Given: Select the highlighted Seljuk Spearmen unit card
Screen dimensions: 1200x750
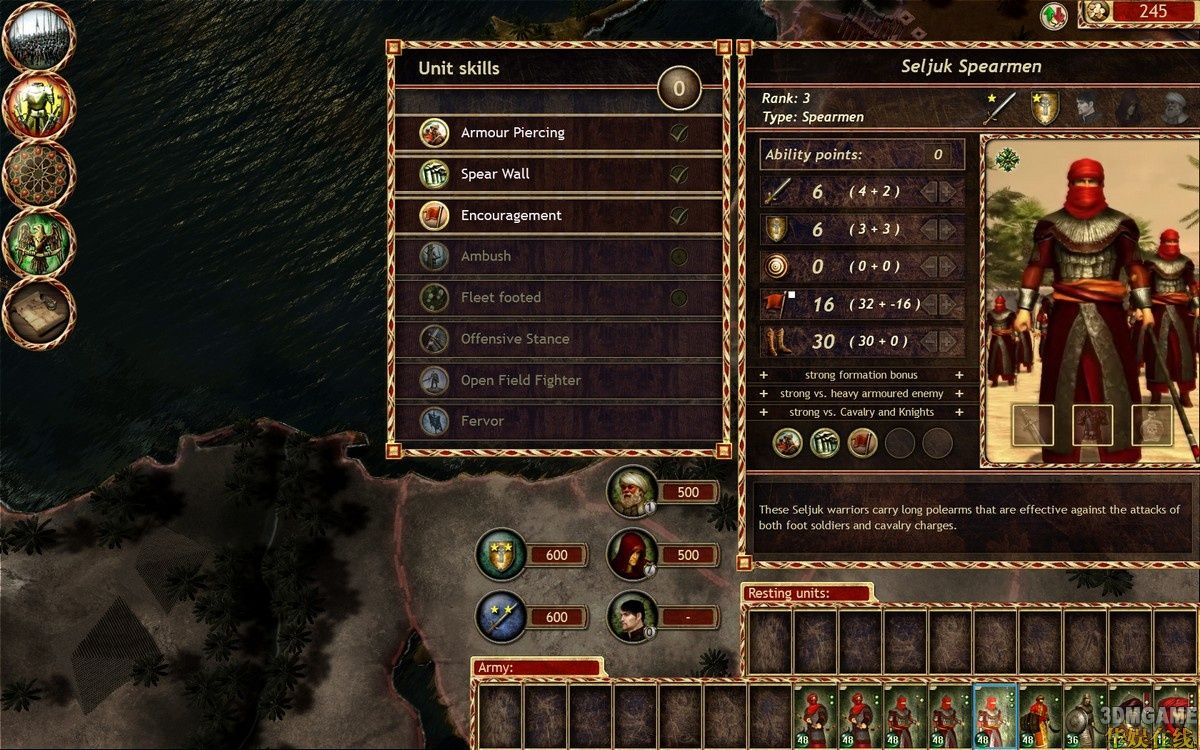Looking at the screenshot, I should (994, 716).
